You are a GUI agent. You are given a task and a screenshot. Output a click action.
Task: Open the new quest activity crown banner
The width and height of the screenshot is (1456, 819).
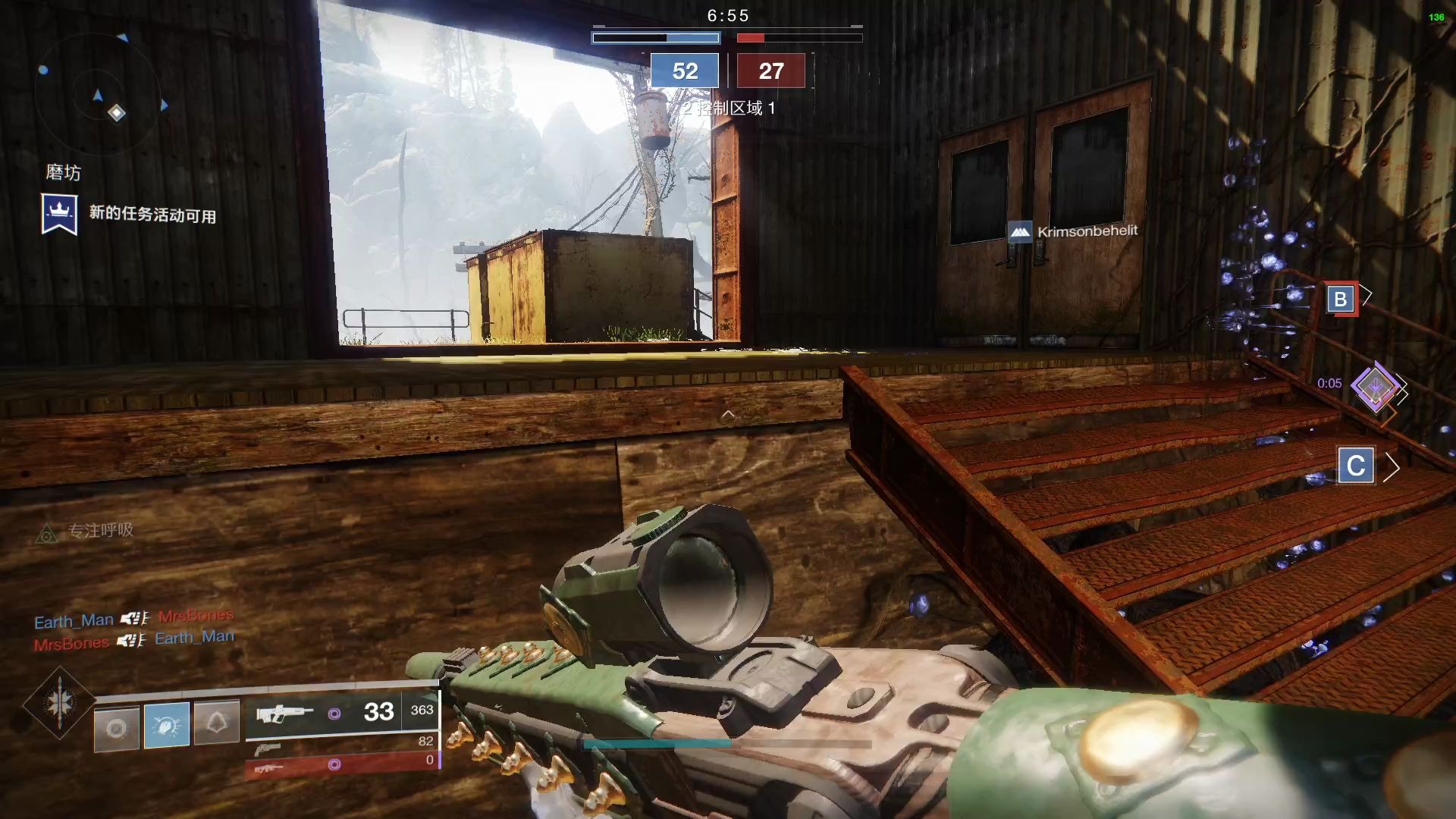(x=59, y=214)
